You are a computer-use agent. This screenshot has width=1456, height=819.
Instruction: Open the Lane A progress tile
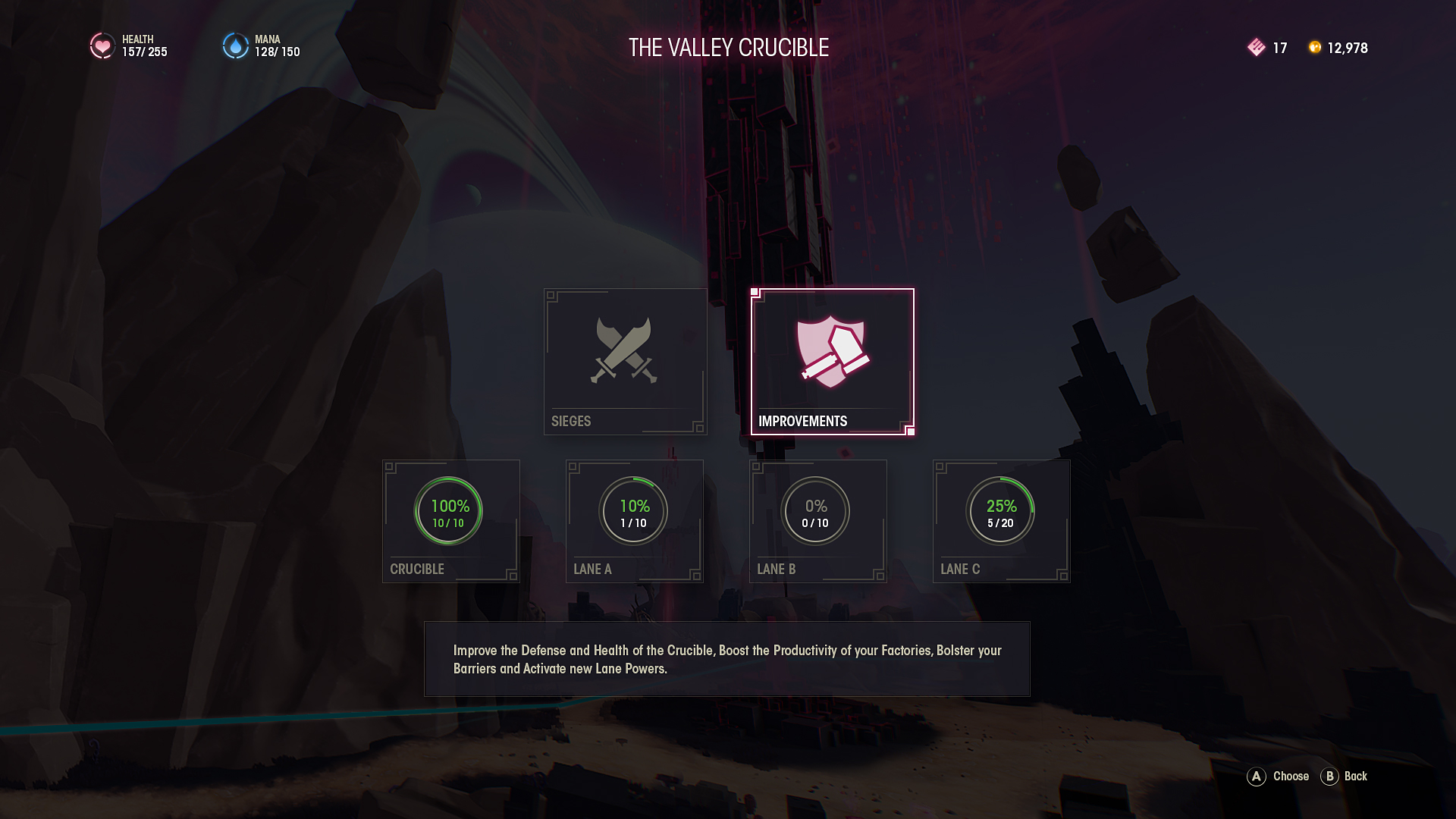pos(634,521)
